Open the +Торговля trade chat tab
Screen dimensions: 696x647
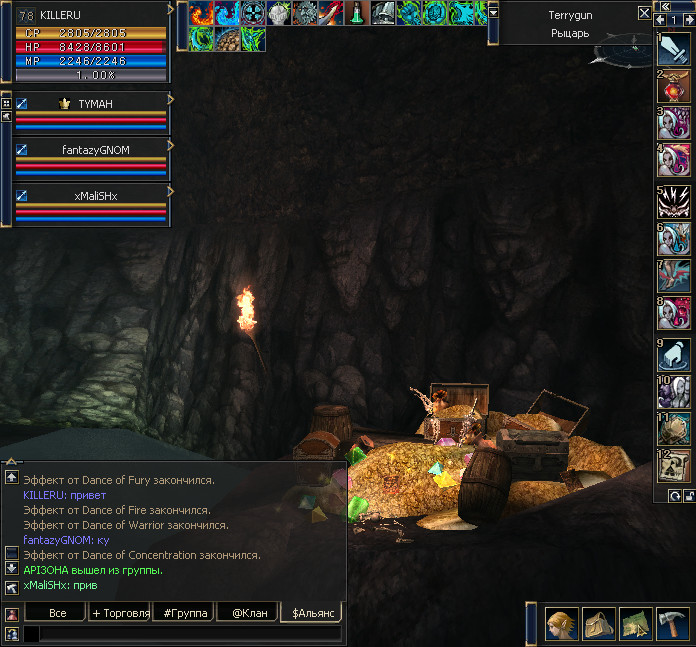tap(120, 612)
